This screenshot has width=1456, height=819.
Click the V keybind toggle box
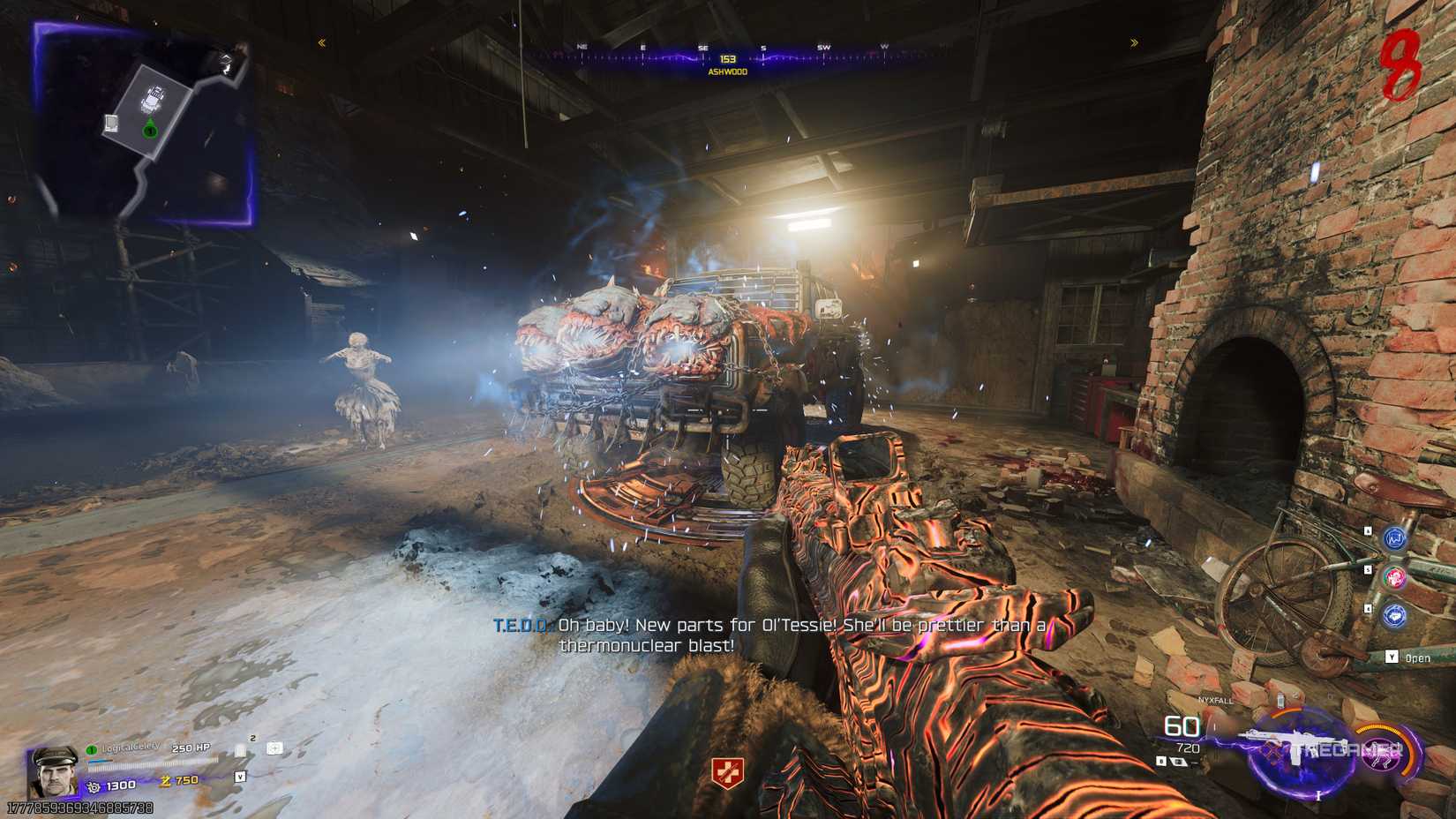[x=241, y=777]
